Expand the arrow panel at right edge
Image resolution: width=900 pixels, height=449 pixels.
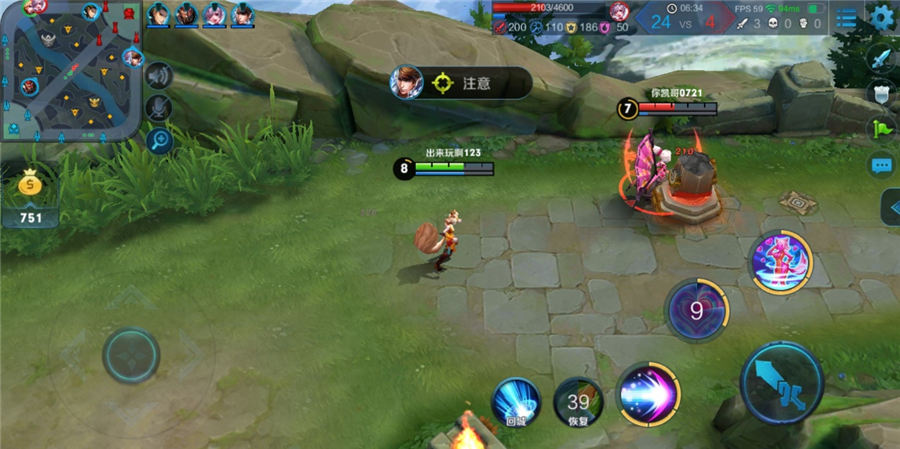(890, 207)
